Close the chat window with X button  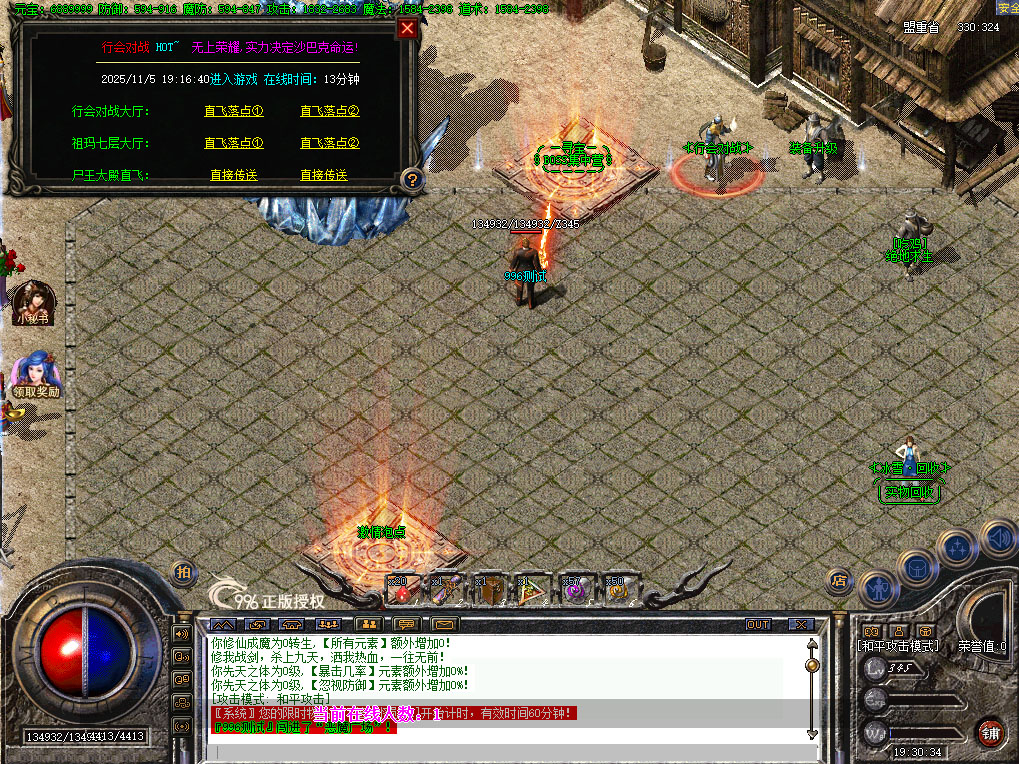801,625
